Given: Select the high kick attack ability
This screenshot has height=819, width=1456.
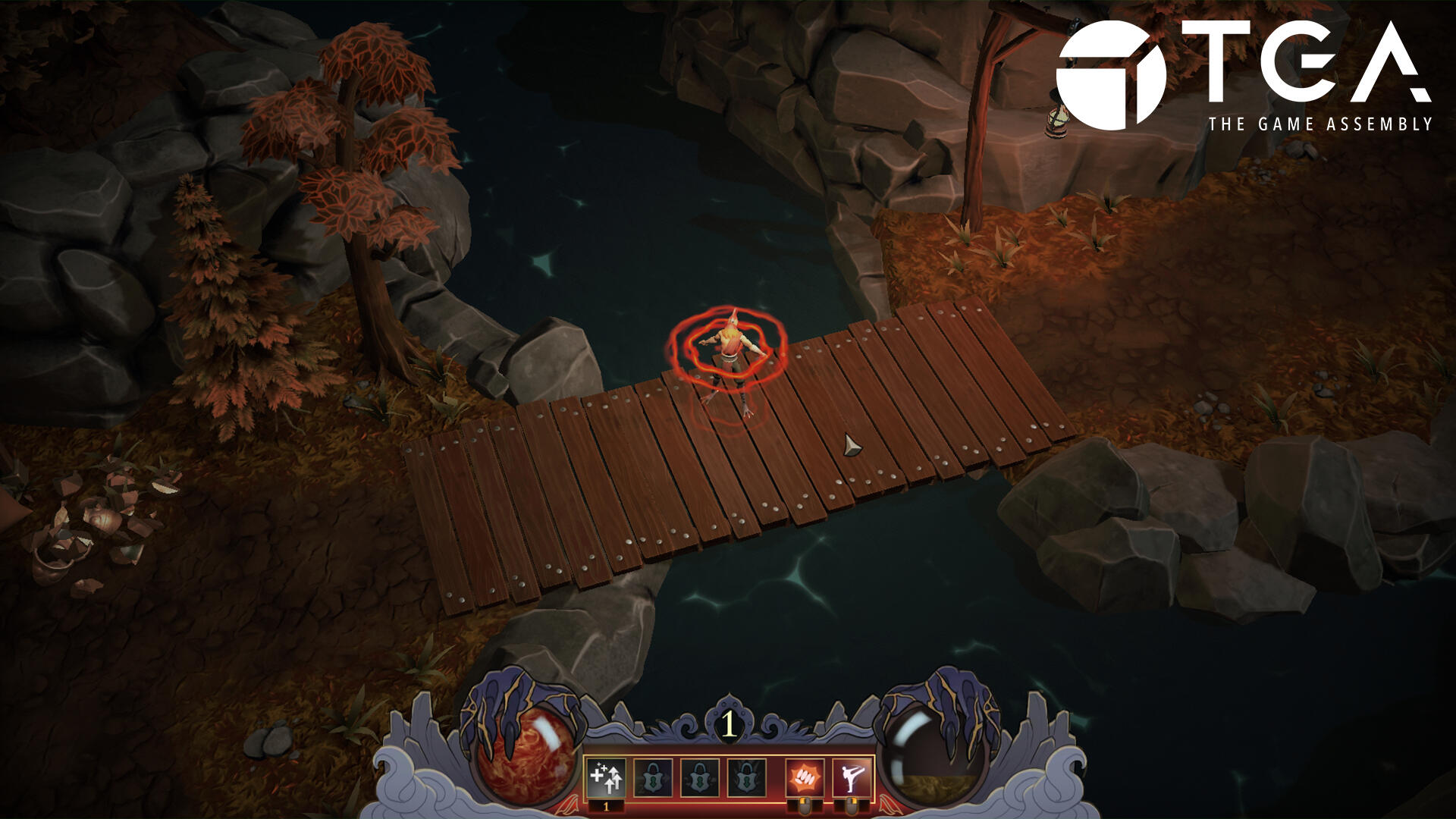Looking at the screenshot, I should point(852,777).
